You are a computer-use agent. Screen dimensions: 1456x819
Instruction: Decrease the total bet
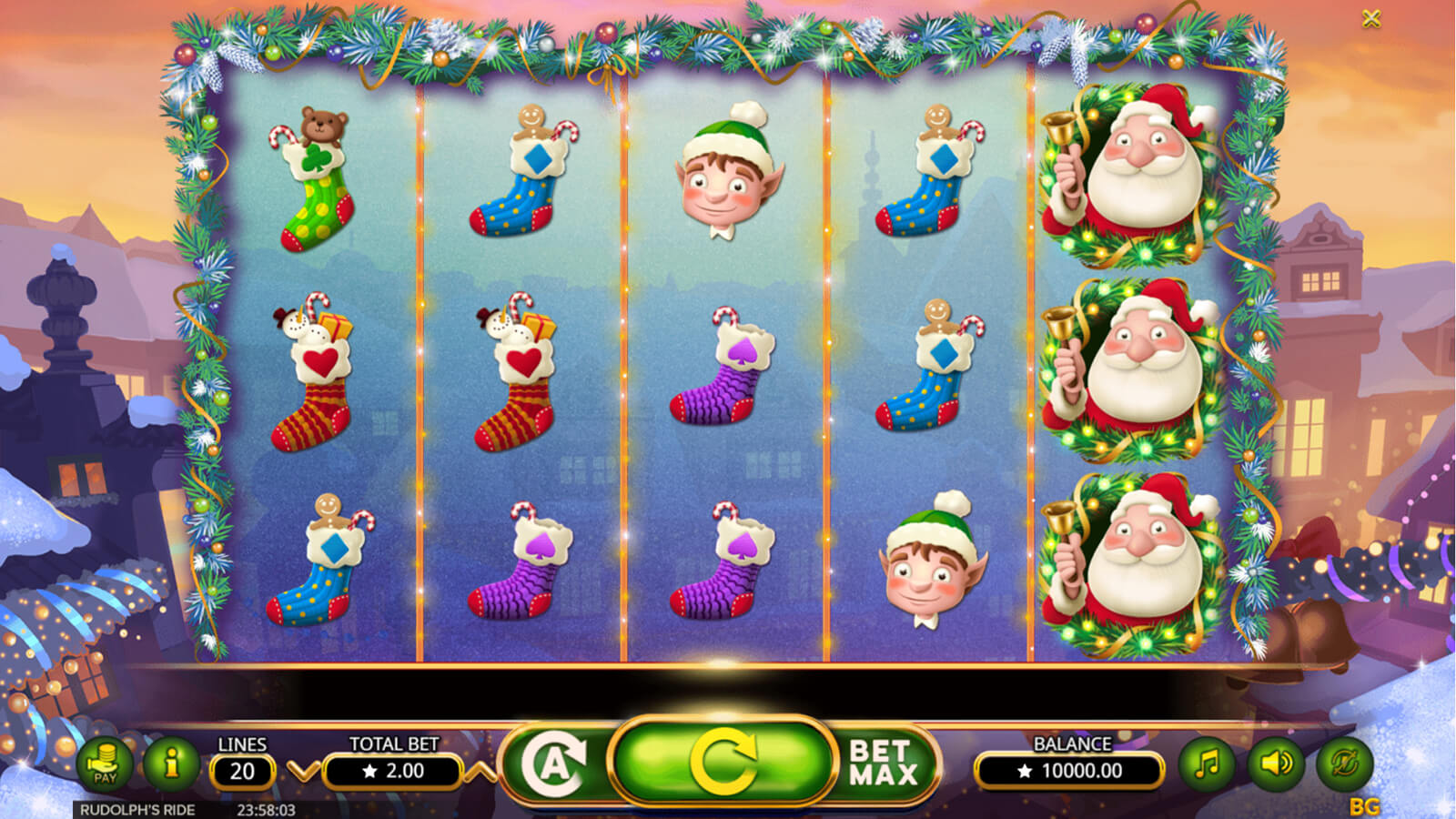click(x=302, y=772)
